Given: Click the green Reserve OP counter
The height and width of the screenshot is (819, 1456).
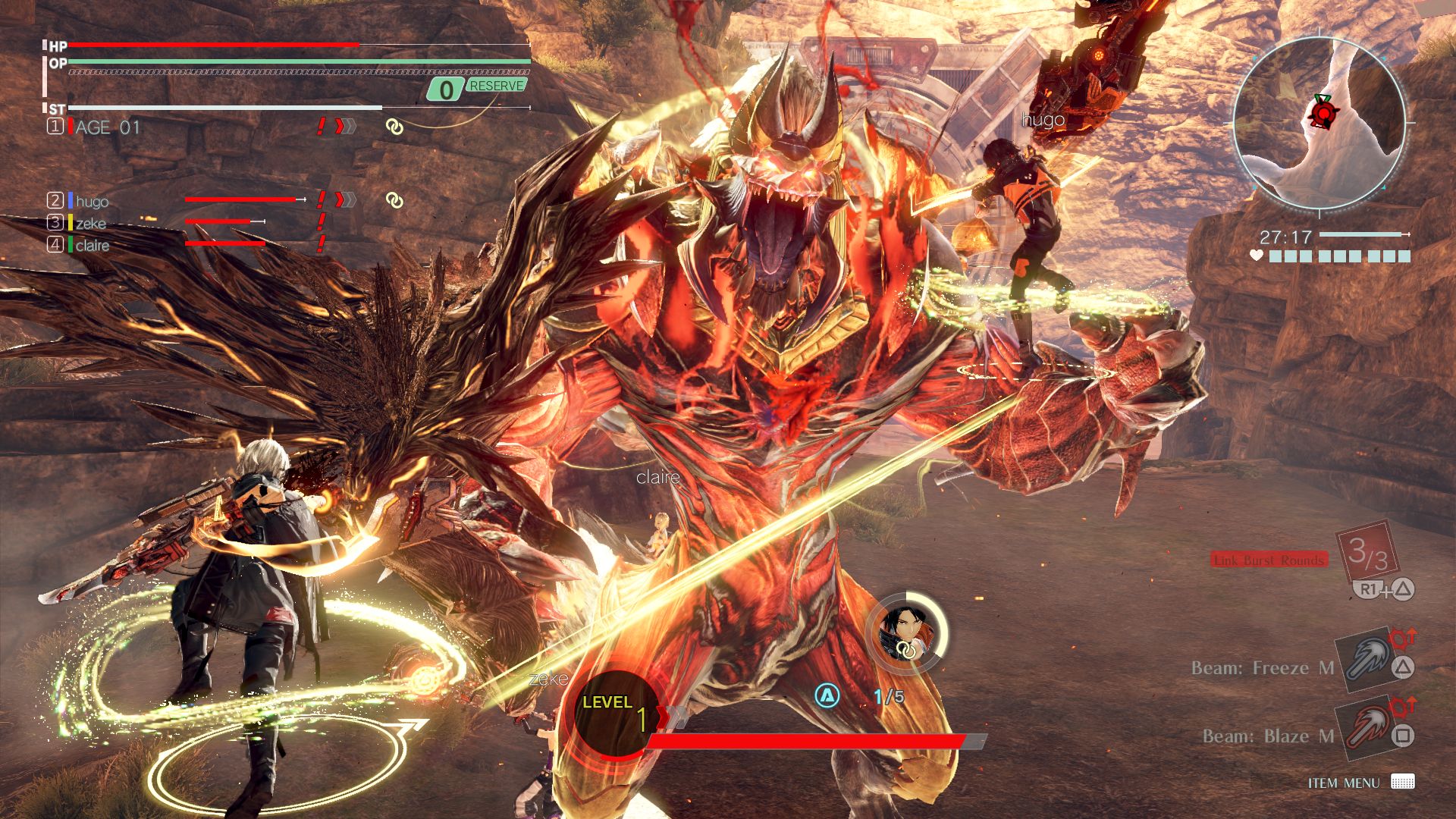Looking at the screenshot, I should coord(477,88).
